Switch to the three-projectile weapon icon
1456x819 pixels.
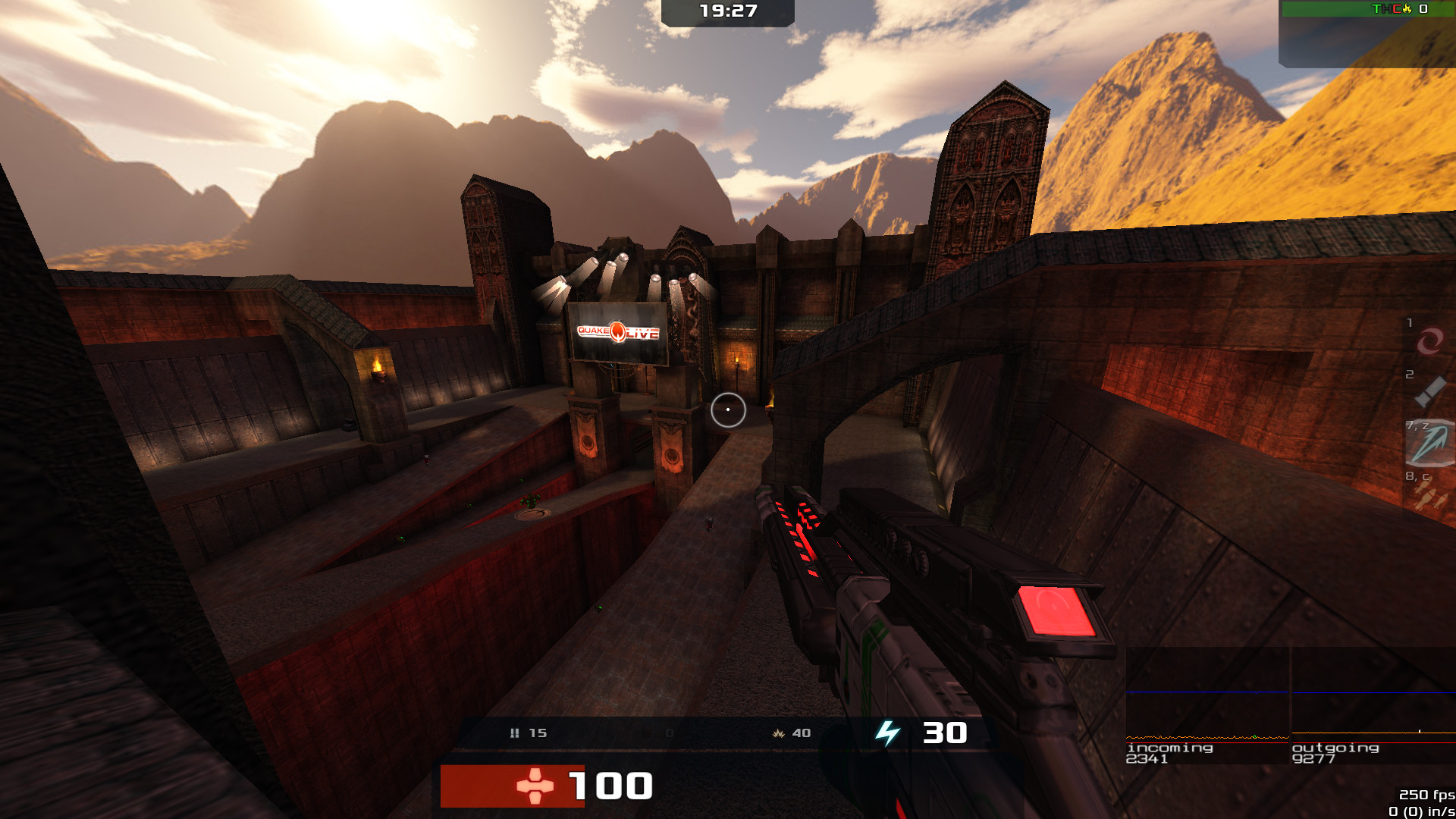(1430, 497)
